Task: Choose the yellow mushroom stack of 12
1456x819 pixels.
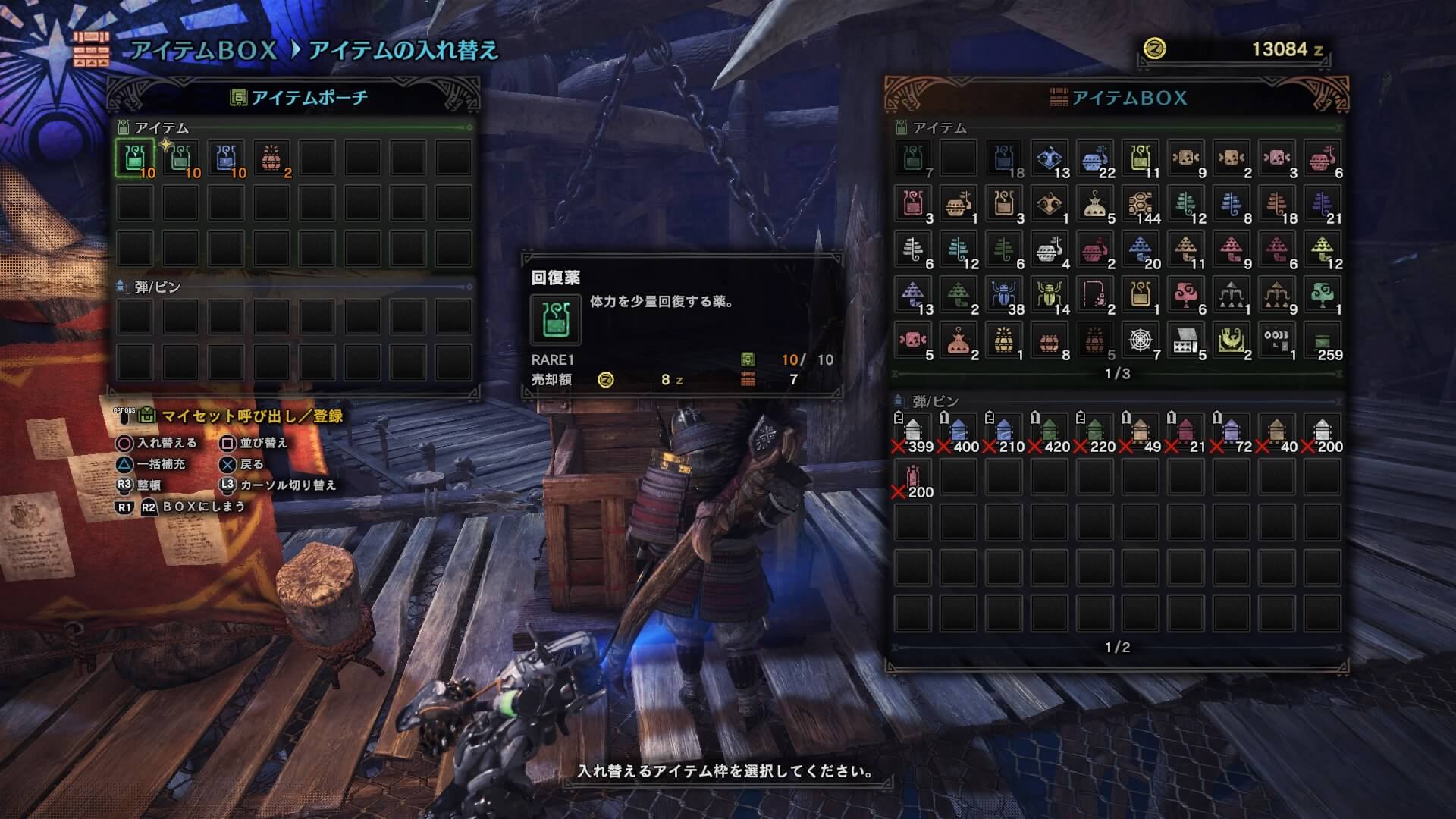Action: click(x=1323, y=250)
